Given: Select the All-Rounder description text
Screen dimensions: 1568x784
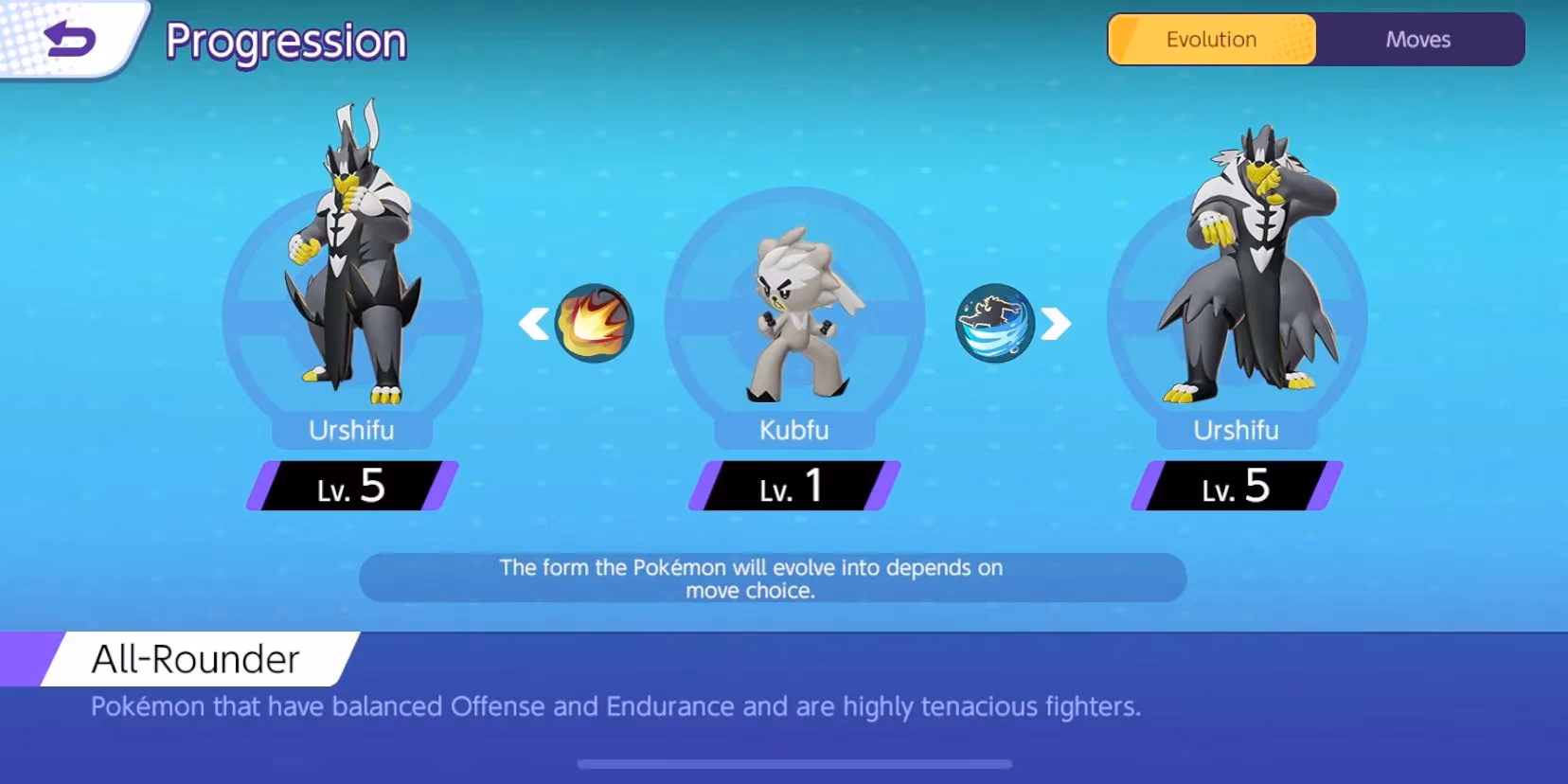Looking at the screenshot, I should (617, 706).
